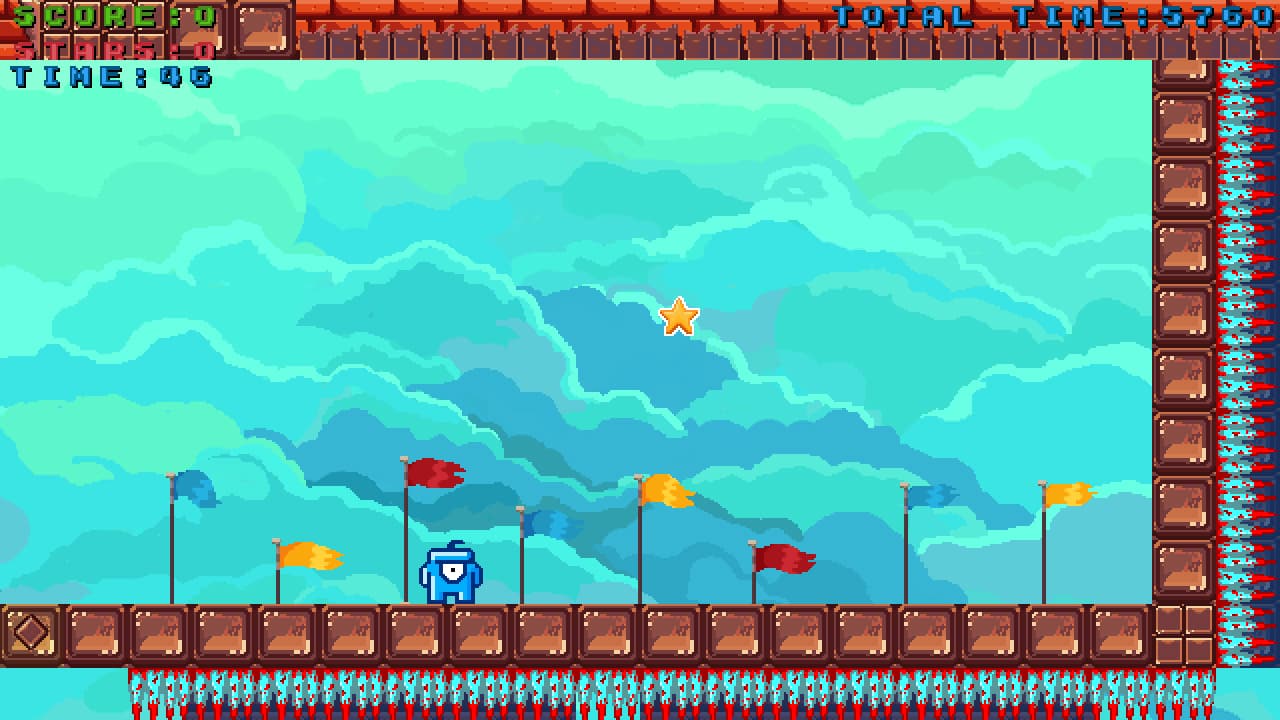
Task: Click the blue flag between the two center poles
Action: (545, 522)
